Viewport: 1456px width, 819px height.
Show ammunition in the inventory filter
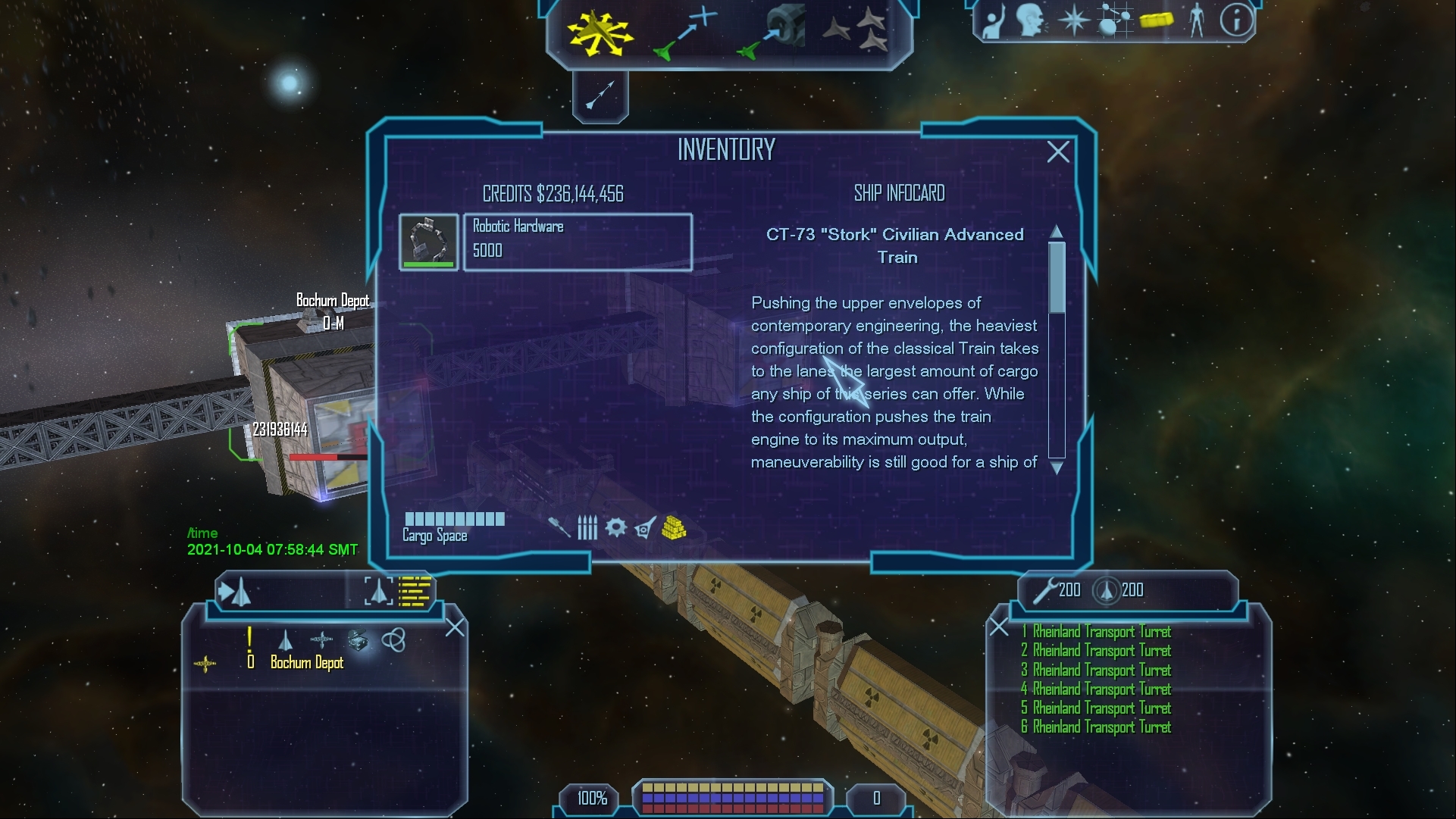click(x=587, y=527)
